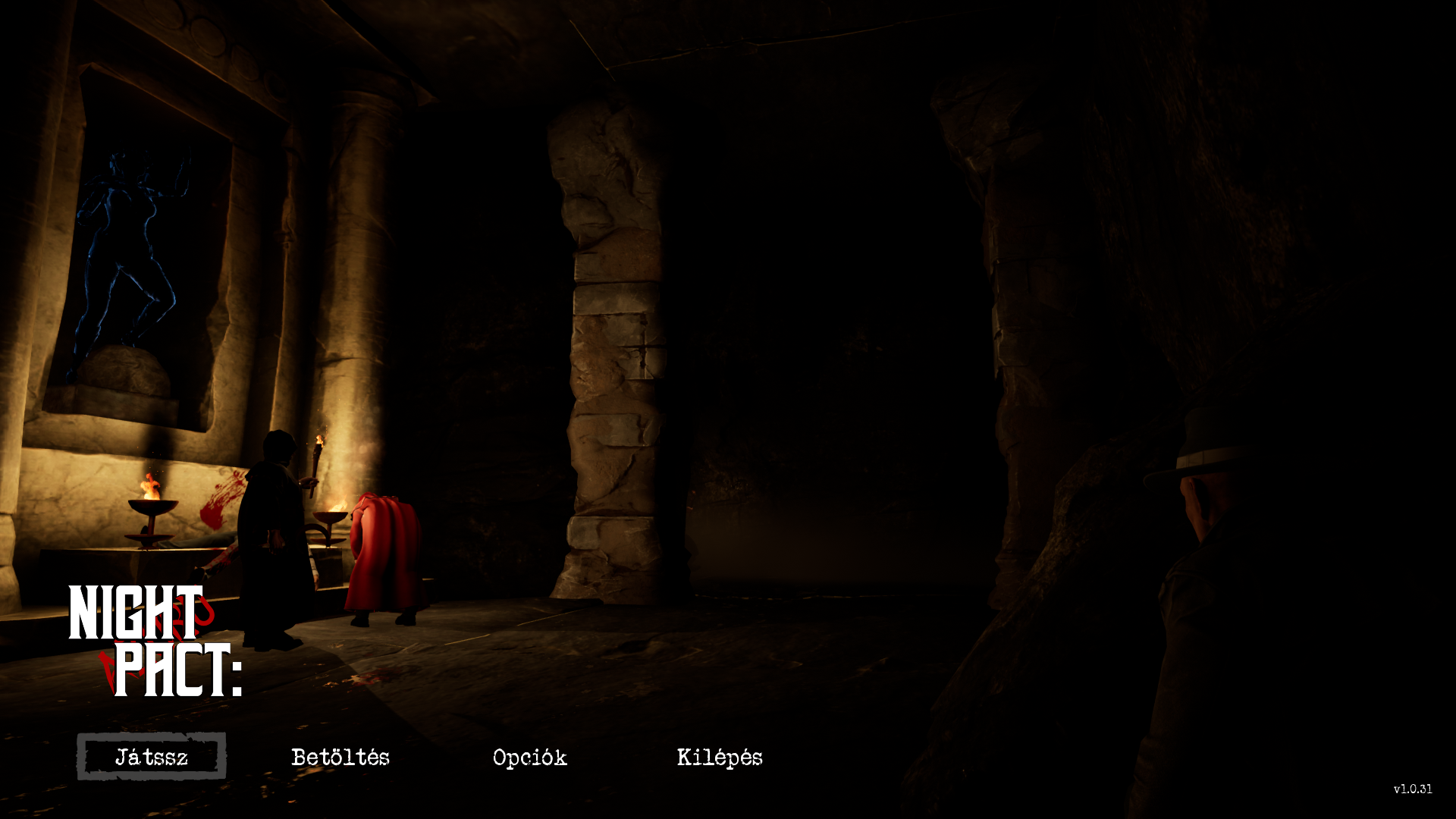Image resolution: width=1456 pixels, height=819 pixels.
Task: Open the Opciók settings menu
Action: click(x=529, y=757)
